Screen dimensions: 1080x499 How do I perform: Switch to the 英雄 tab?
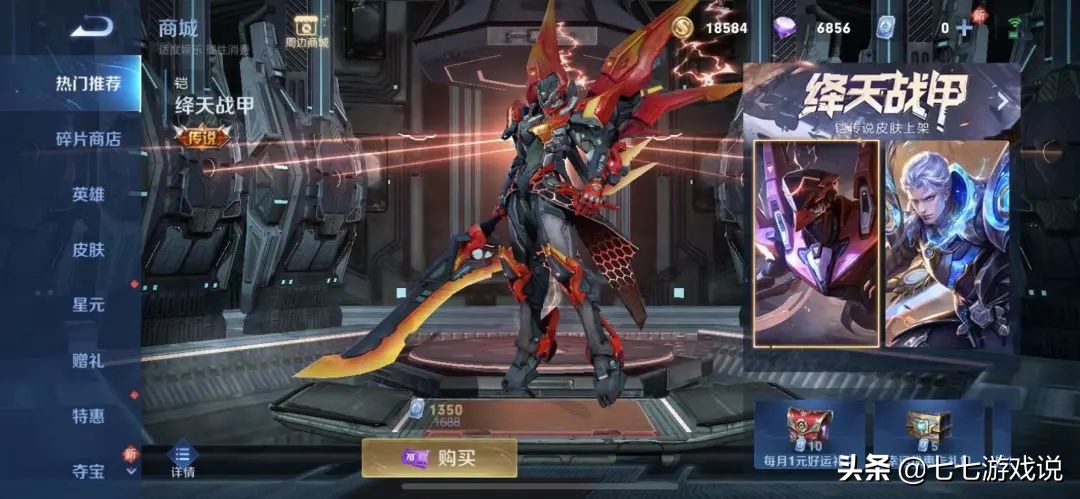point(88,194)
